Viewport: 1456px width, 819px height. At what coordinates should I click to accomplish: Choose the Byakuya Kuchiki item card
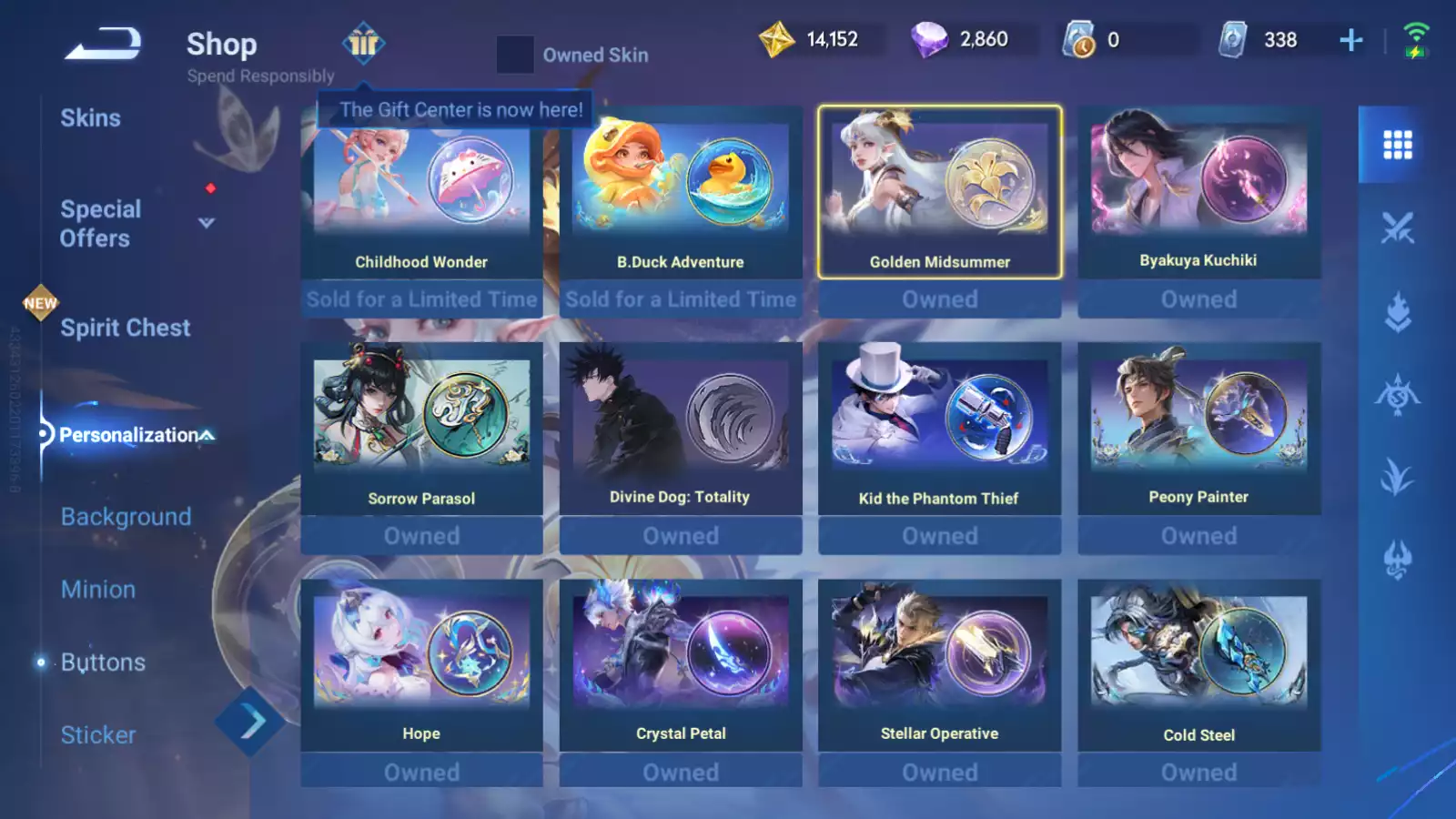1198,196
